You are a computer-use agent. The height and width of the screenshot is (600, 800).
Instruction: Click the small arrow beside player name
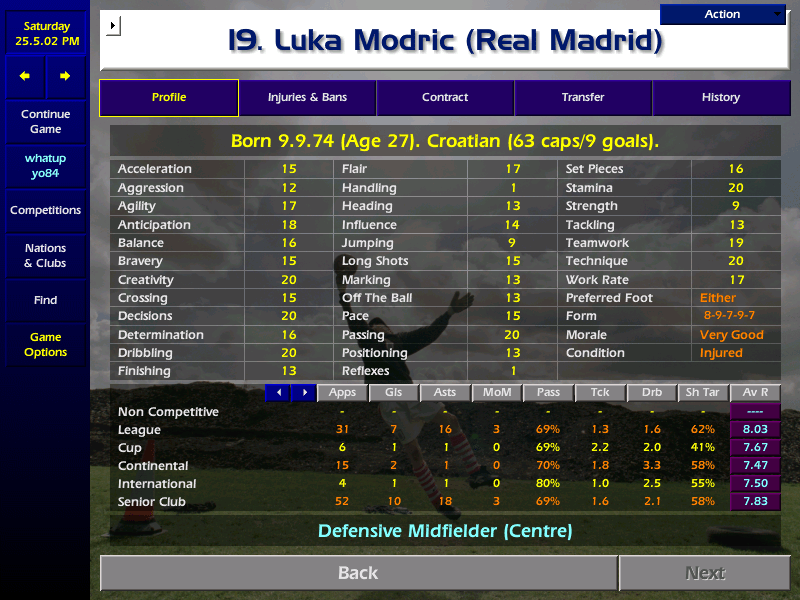pos(112,25)
